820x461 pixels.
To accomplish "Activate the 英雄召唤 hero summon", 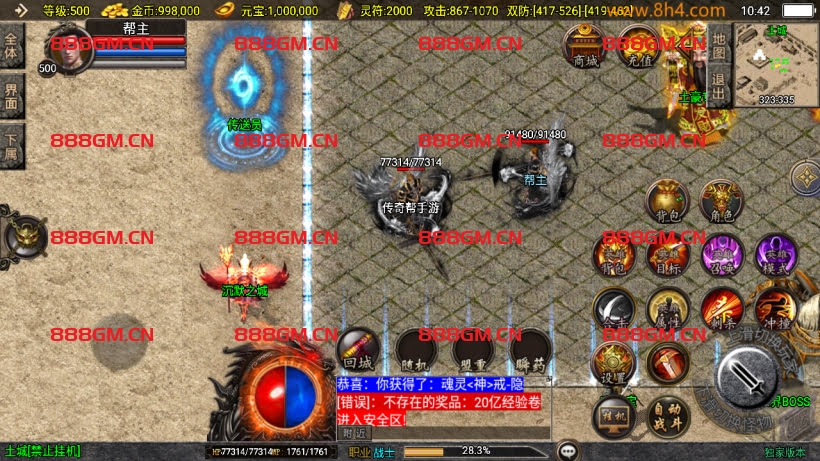I will point(720,254).
